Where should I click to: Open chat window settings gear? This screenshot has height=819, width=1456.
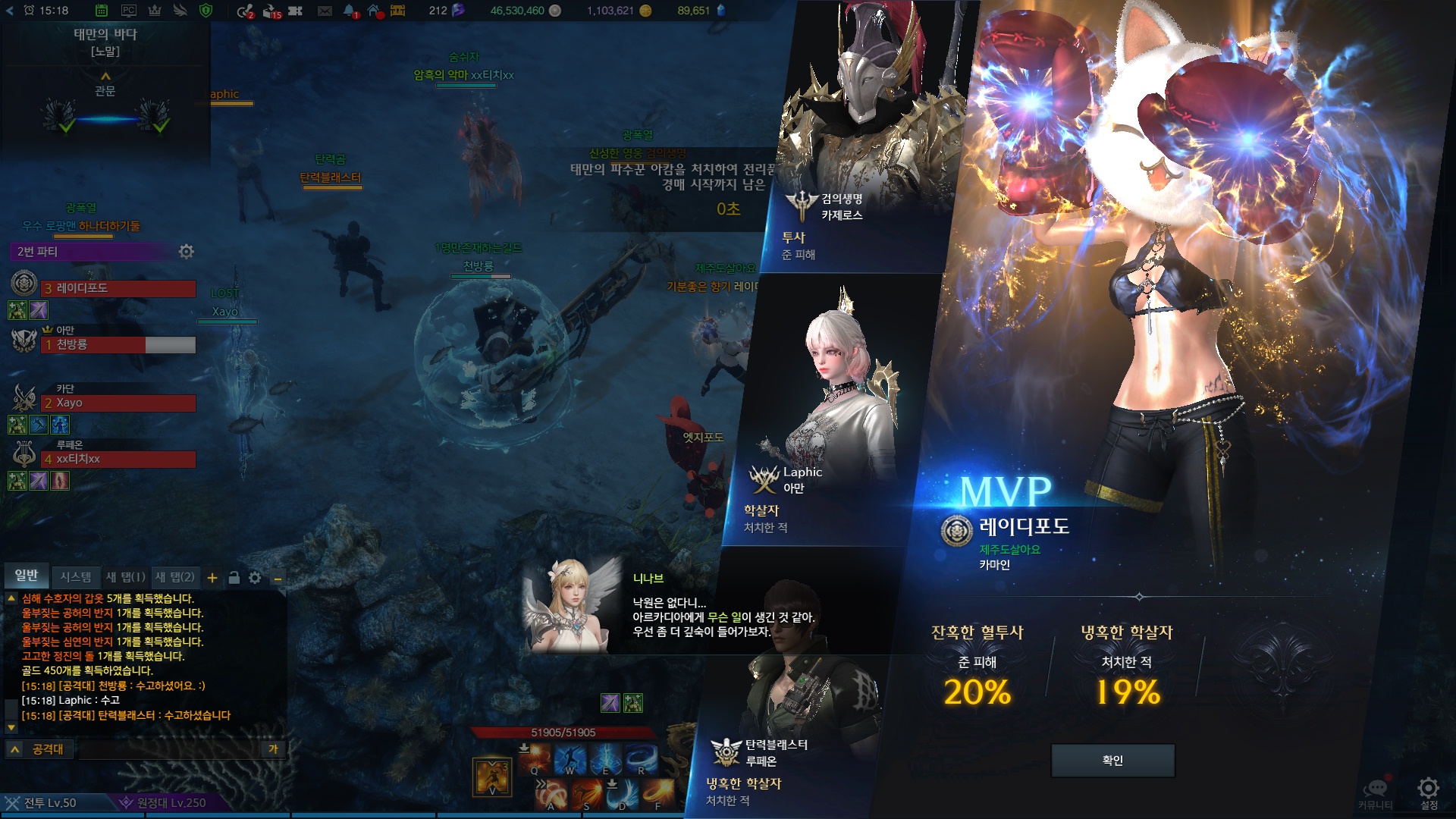click(x=255, y=578)
